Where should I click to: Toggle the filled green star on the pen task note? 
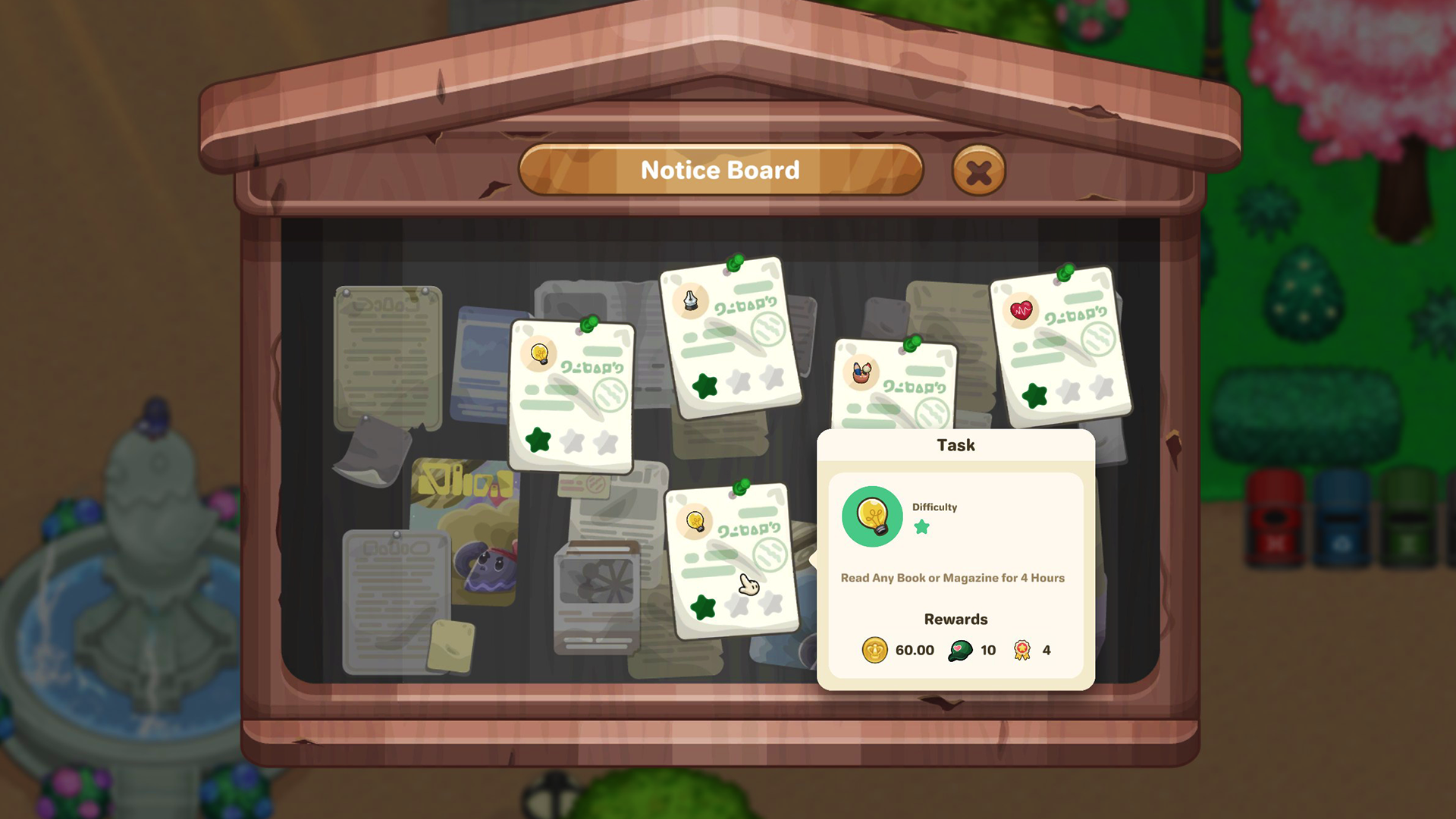coord(707,387)
